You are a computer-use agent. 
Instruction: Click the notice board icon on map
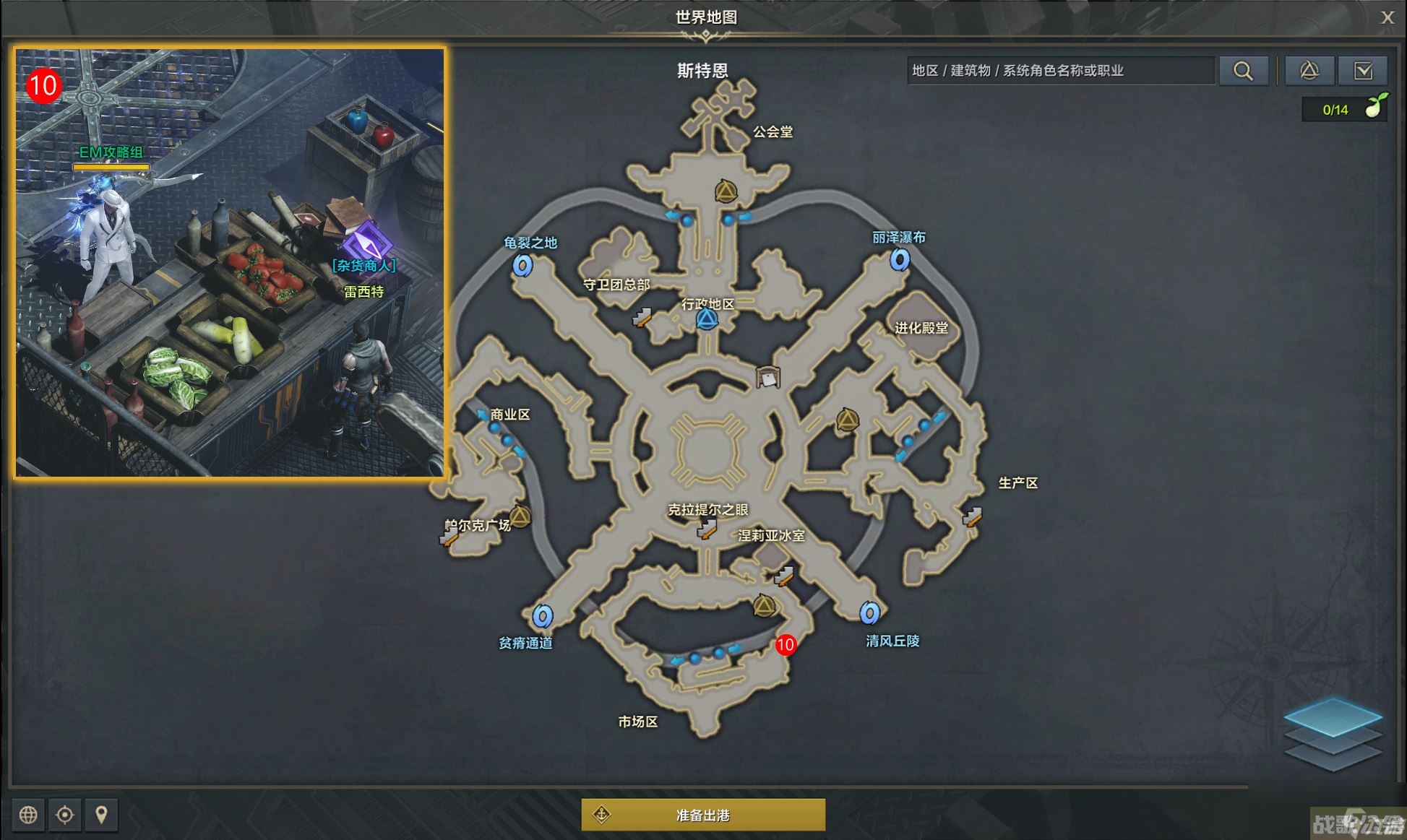(768, 377)
